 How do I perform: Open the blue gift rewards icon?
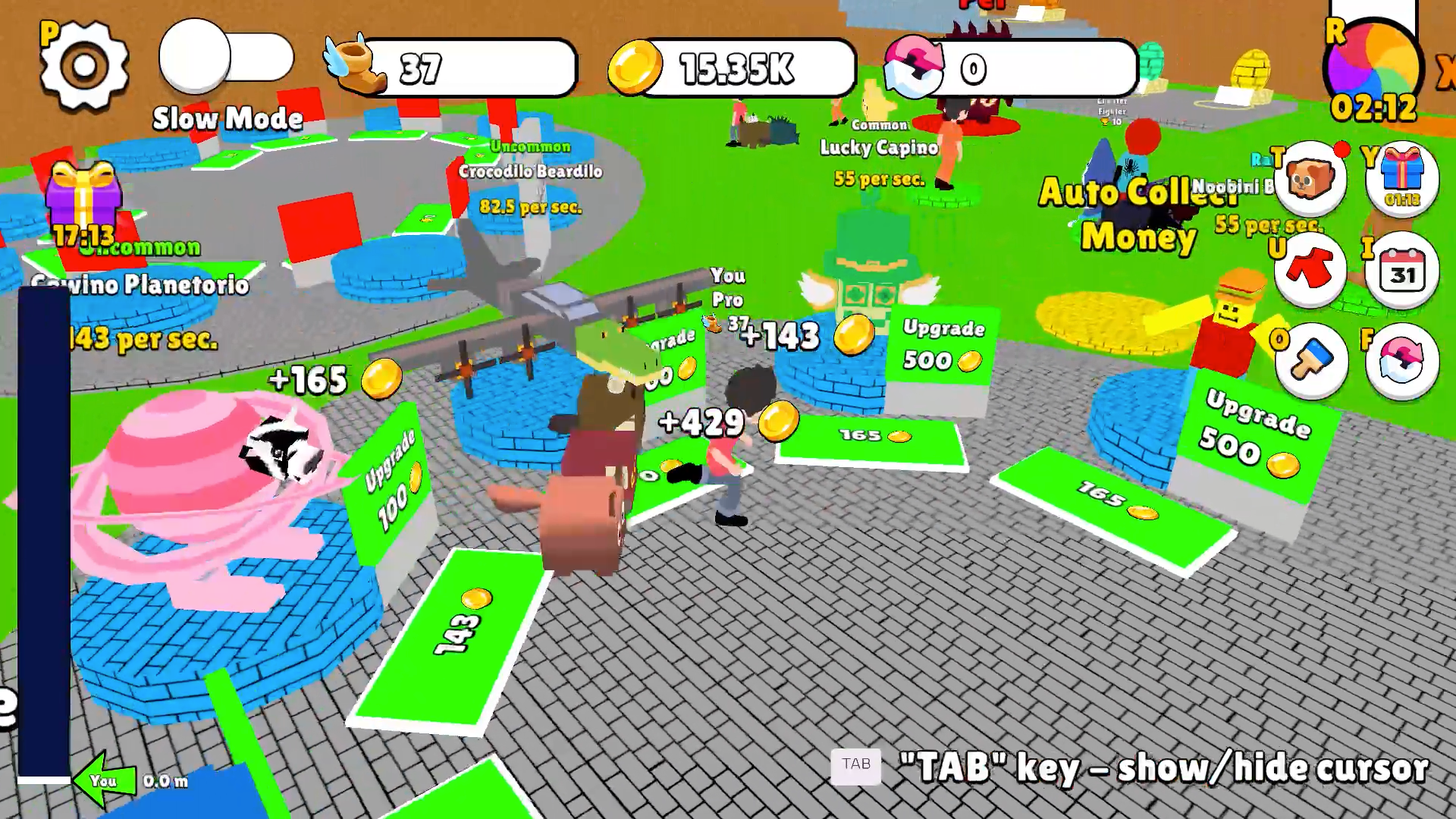1402,178
